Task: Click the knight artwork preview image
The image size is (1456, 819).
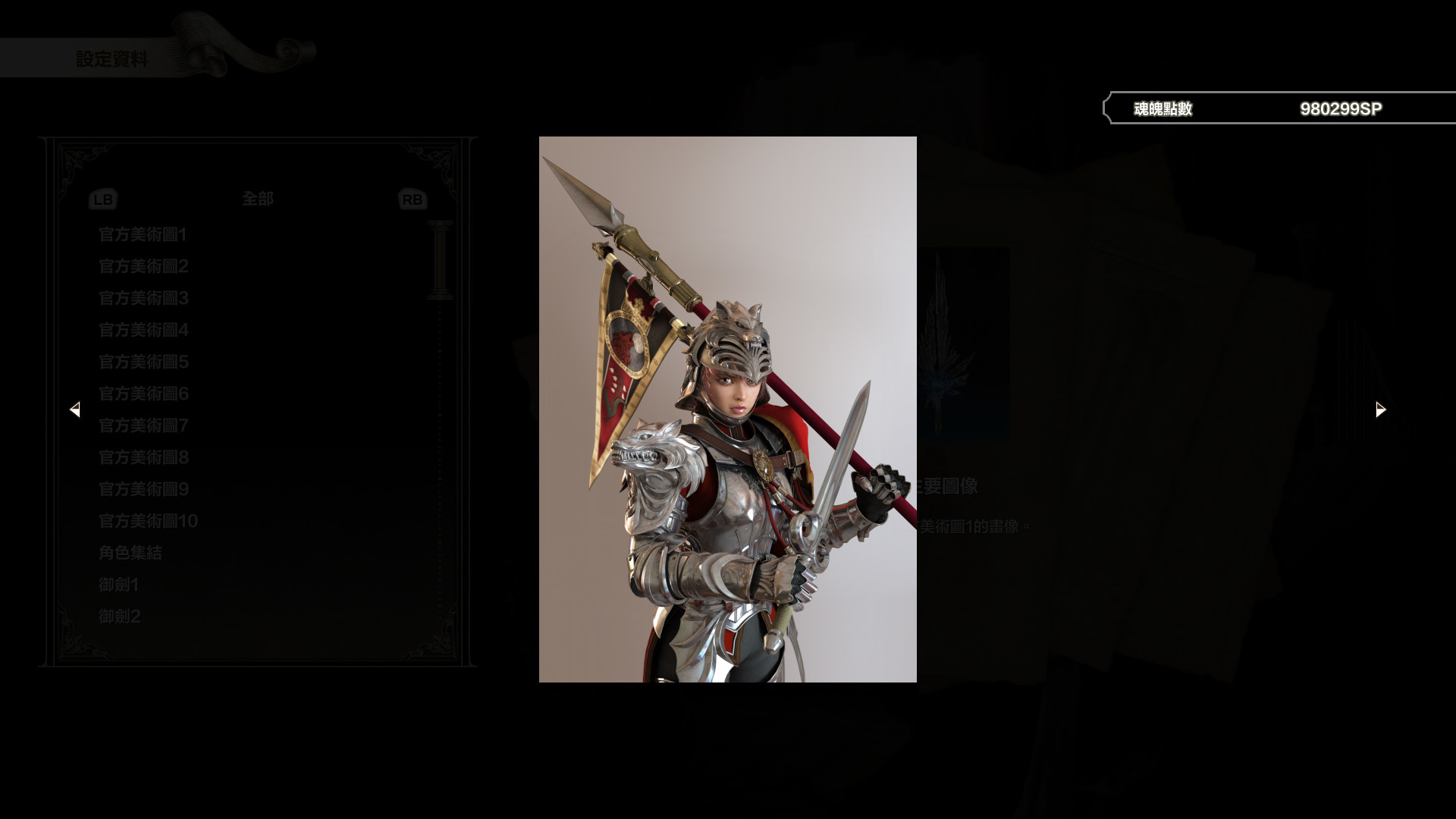Action: [x=727, y=409]
